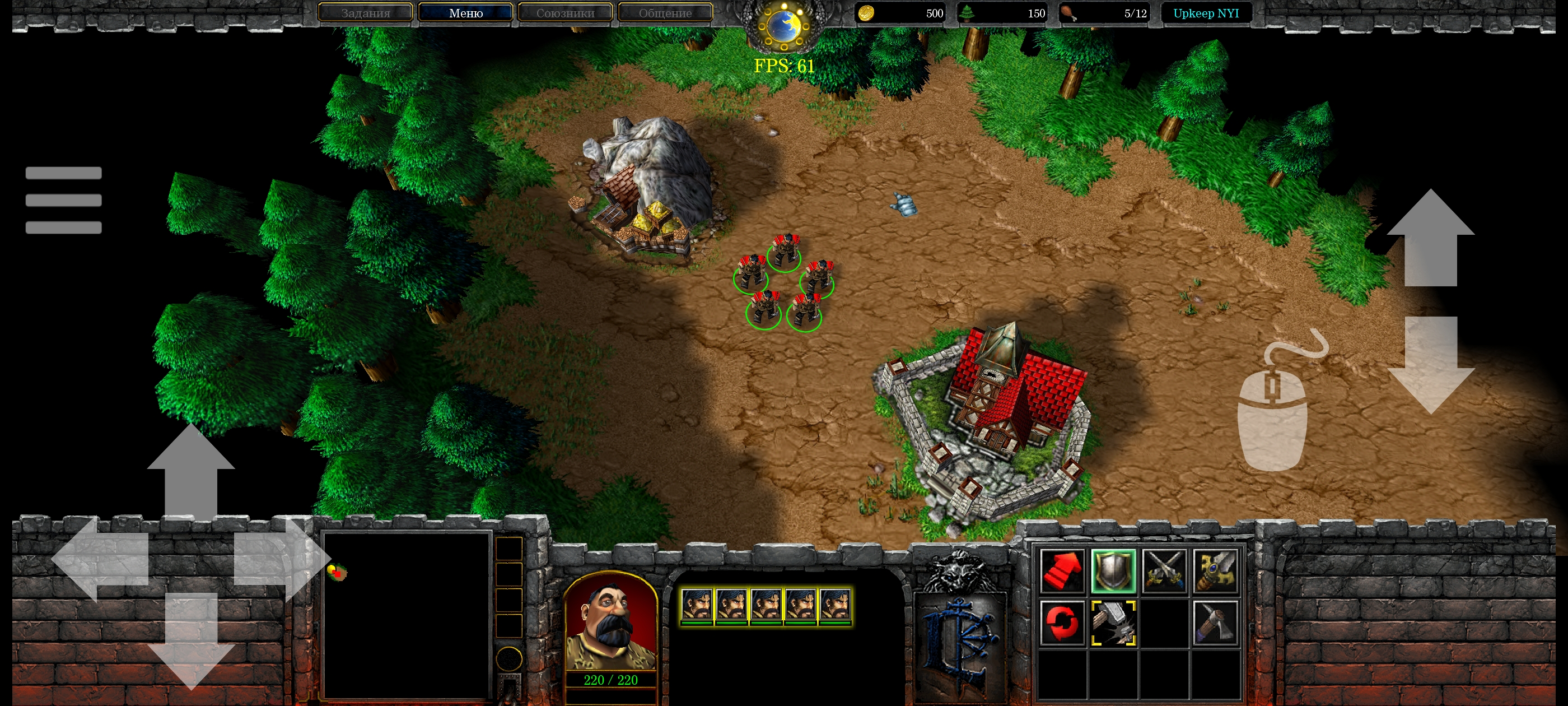Open the Задания quests menu
Screen dimensions: 1568x706
[x=365, y=13]
